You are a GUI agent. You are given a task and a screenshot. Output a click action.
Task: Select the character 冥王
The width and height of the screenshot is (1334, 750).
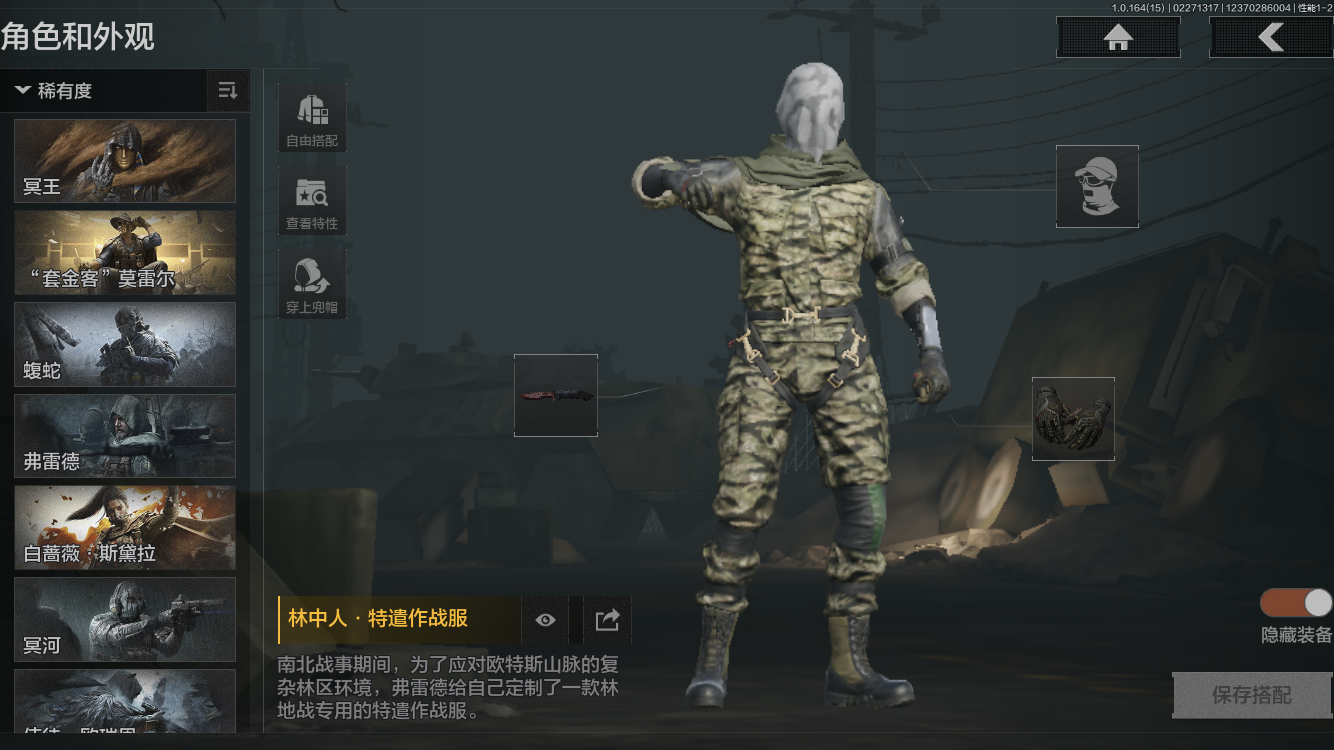[x=124, y=160]
